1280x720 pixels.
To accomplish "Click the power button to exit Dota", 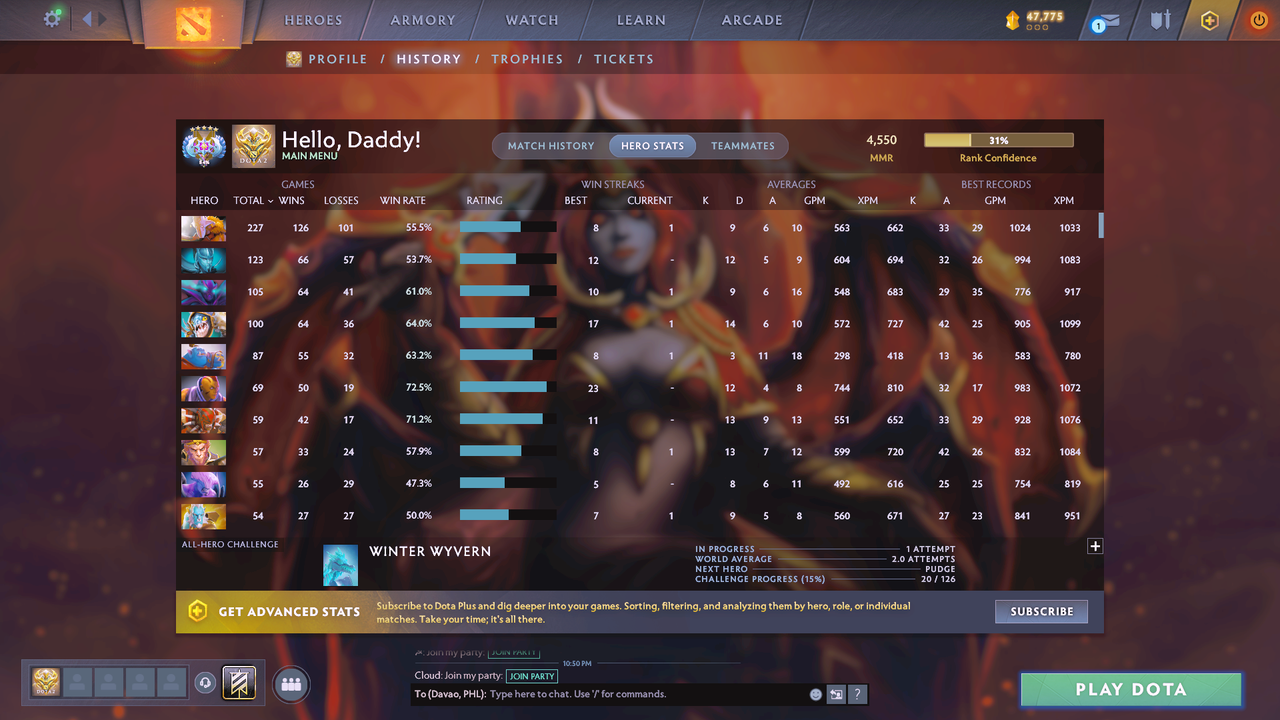I will tap(1258, 19).
